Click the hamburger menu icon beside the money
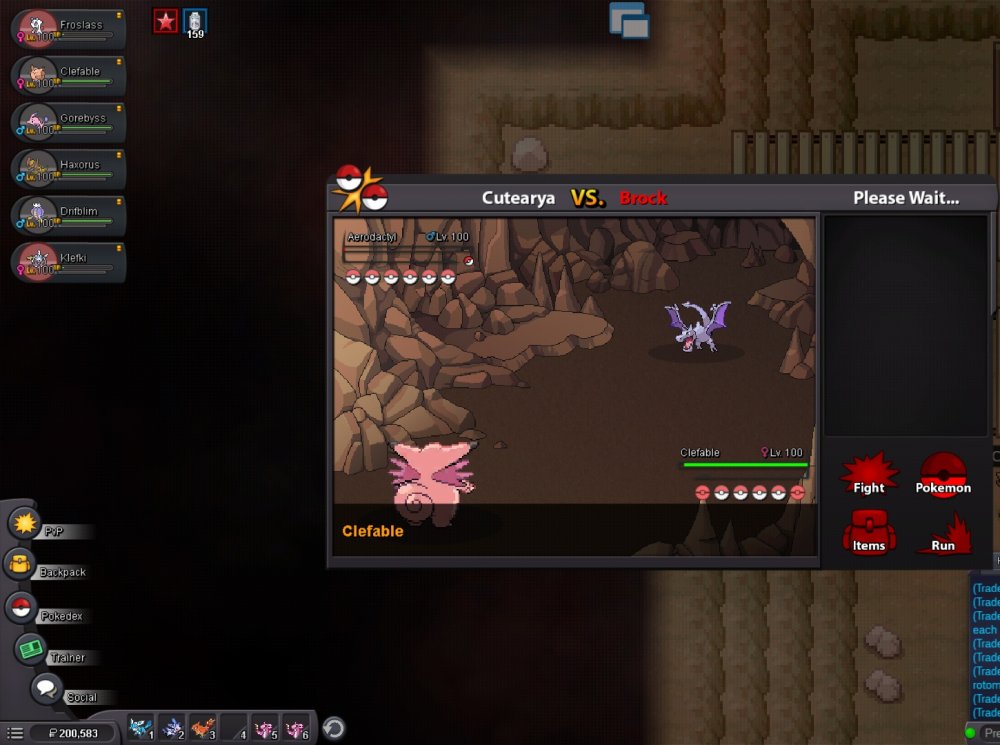 pos(15,733)
